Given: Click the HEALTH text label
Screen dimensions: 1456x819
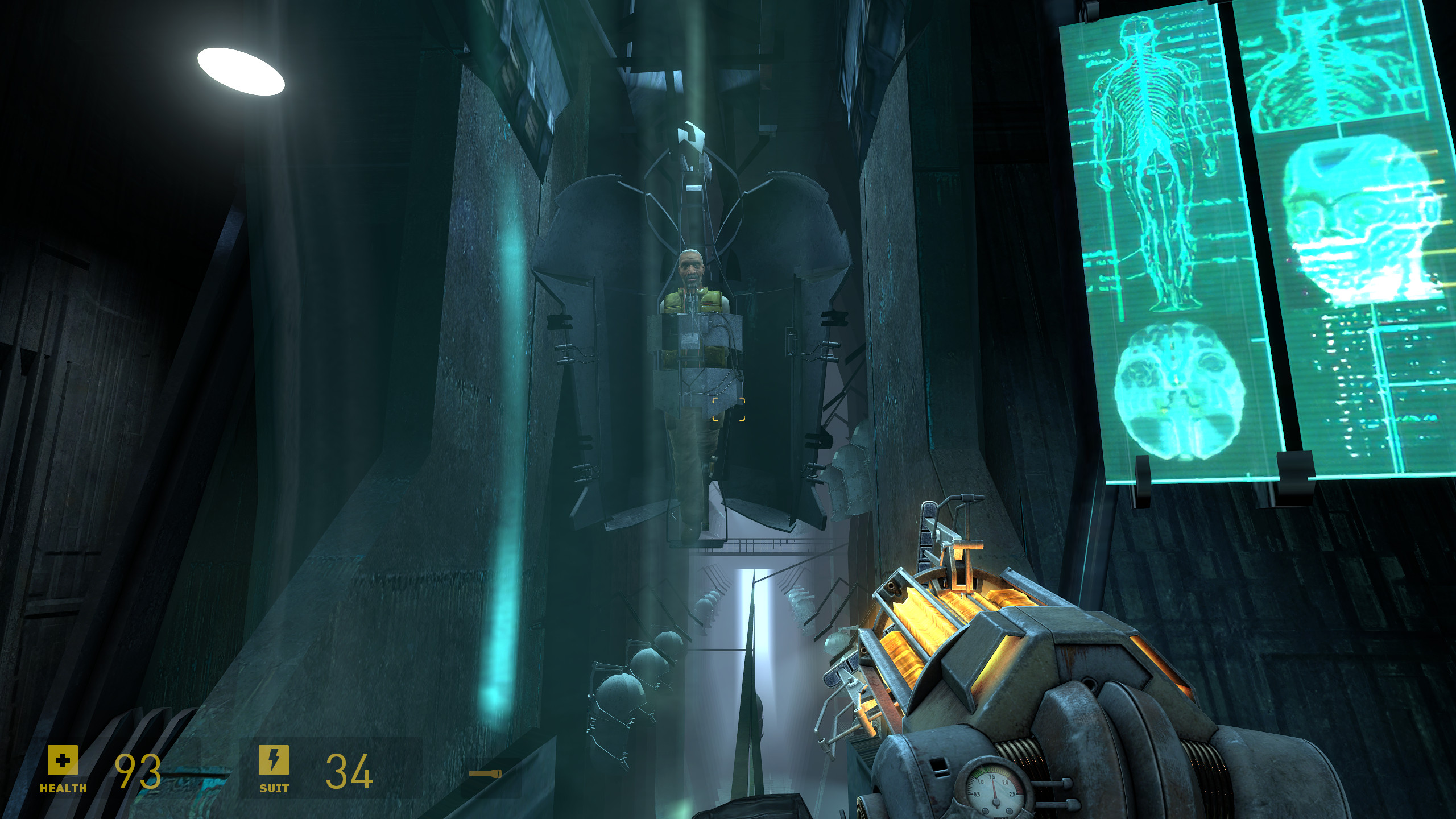Looking at the screenshot, I should 63,788.
